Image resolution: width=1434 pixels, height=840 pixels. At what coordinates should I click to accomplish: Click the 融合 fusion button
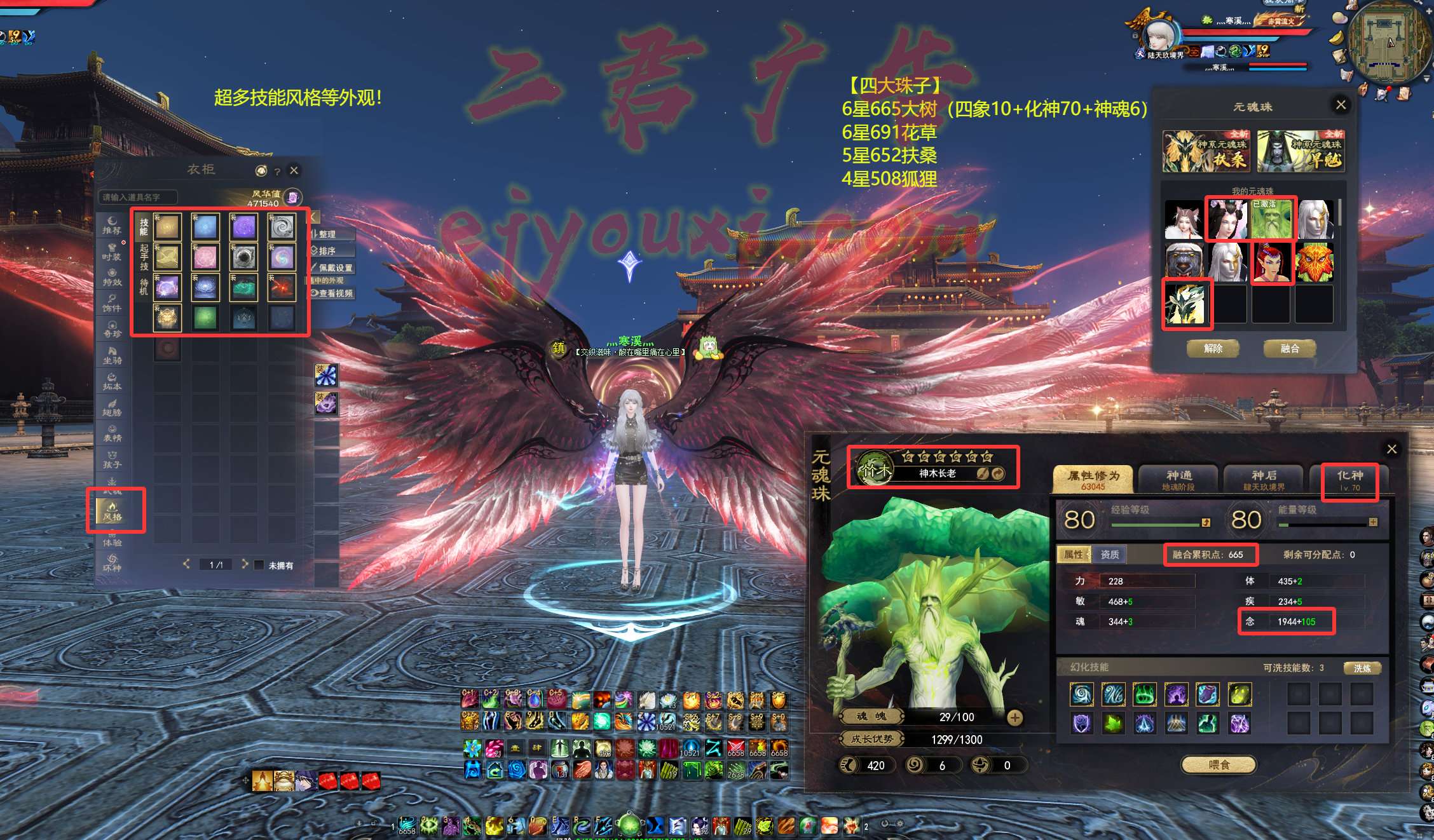[x=1290, y=348]
